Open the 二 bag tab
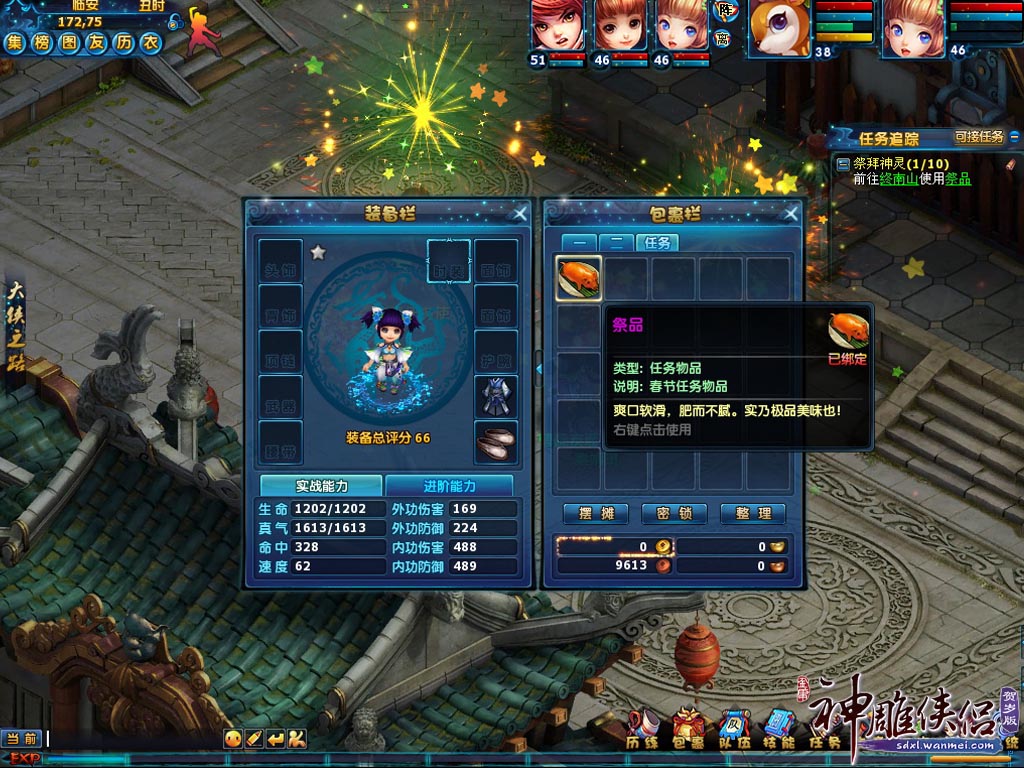1024x768 pixels. point(615,242)
